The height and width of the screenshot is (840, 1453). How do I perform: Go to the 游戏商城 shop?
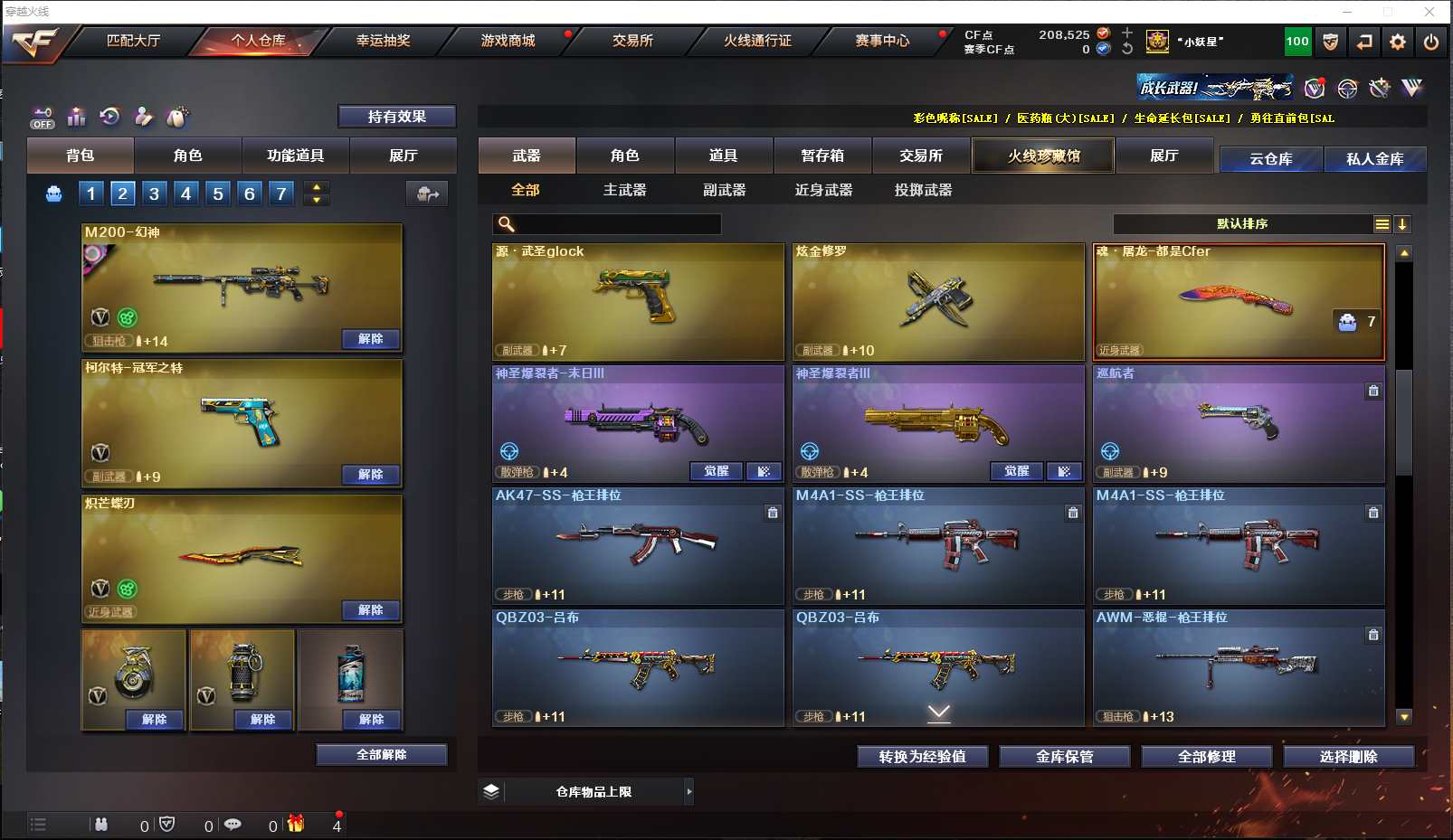[508, 41]
